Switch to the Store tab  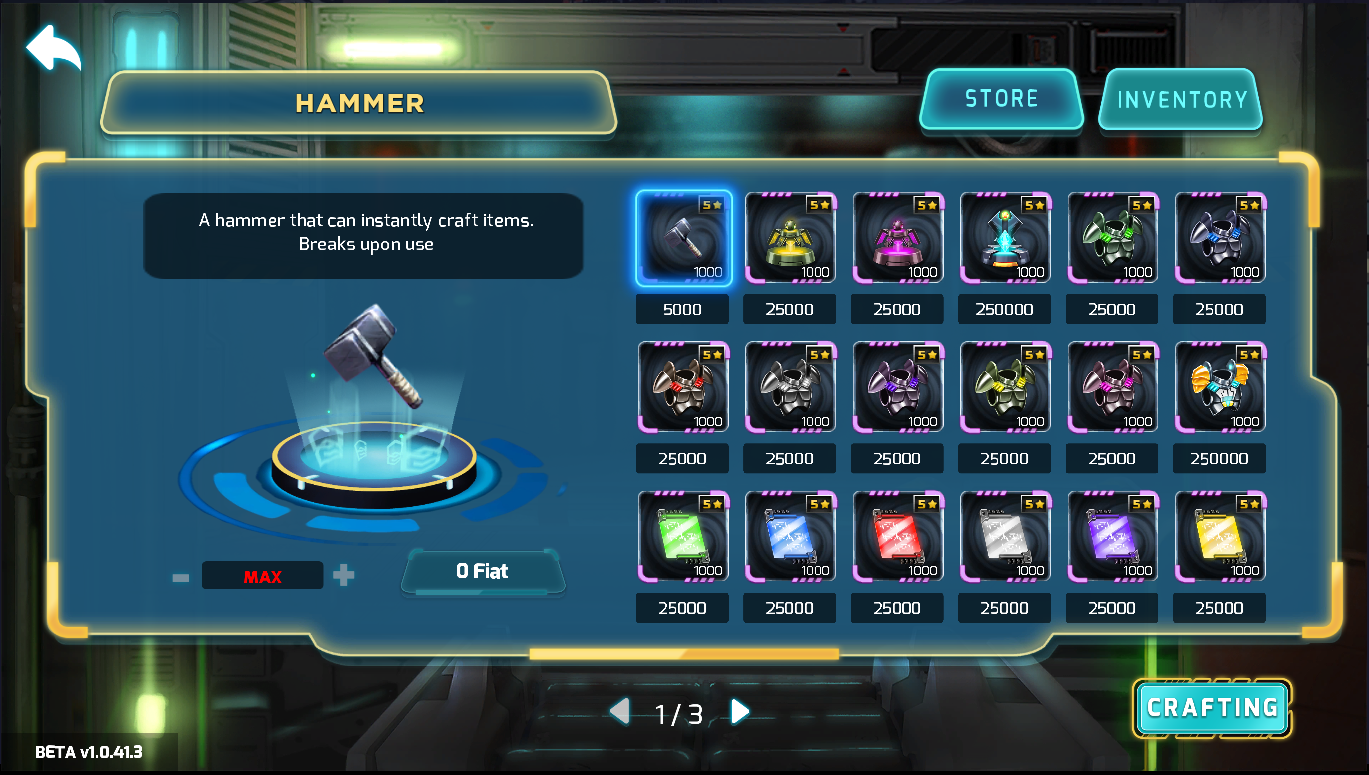point(1001,99)
